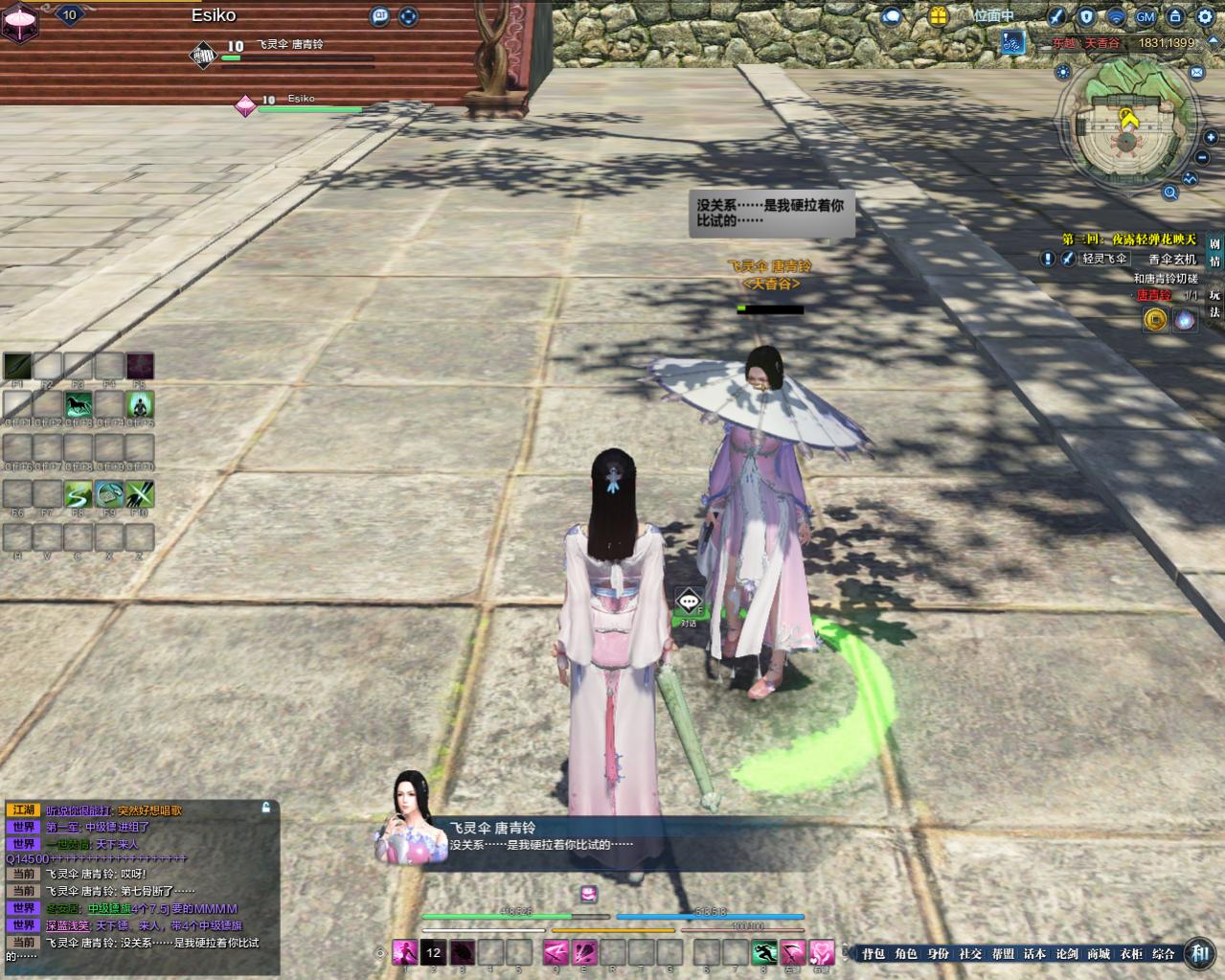Viewport: 1225px width, 980px height.
Task: Open the mail envelope icon
Action: [1196, 72]
